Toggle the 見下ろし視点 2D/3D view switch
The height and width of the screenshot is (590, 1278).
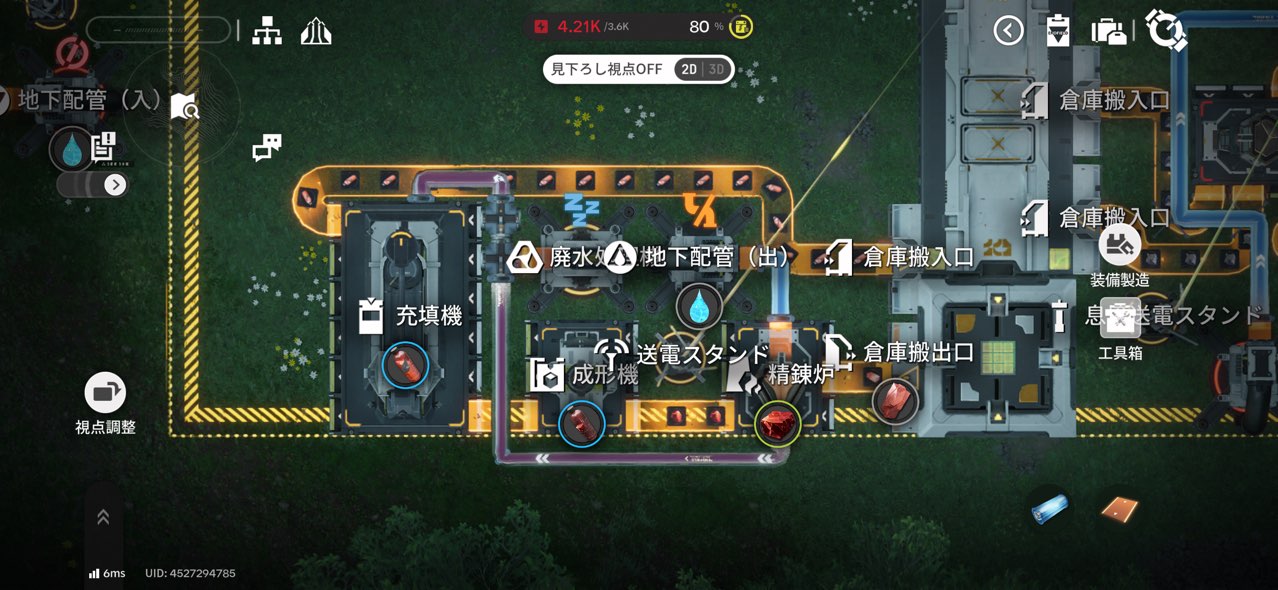[702, 69]
